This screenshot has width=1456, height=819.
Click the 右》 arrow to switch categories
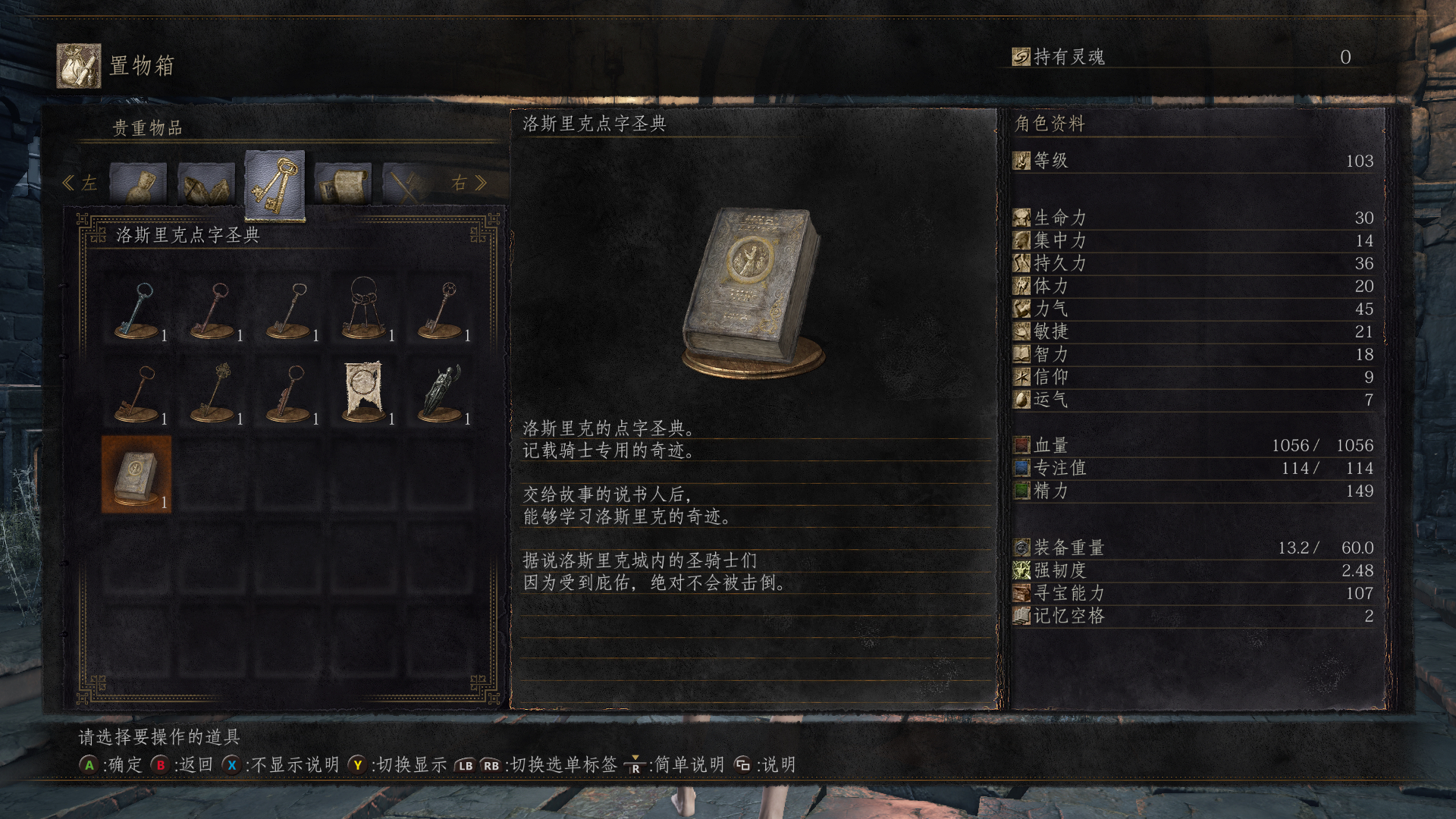(x=470, y=182)
